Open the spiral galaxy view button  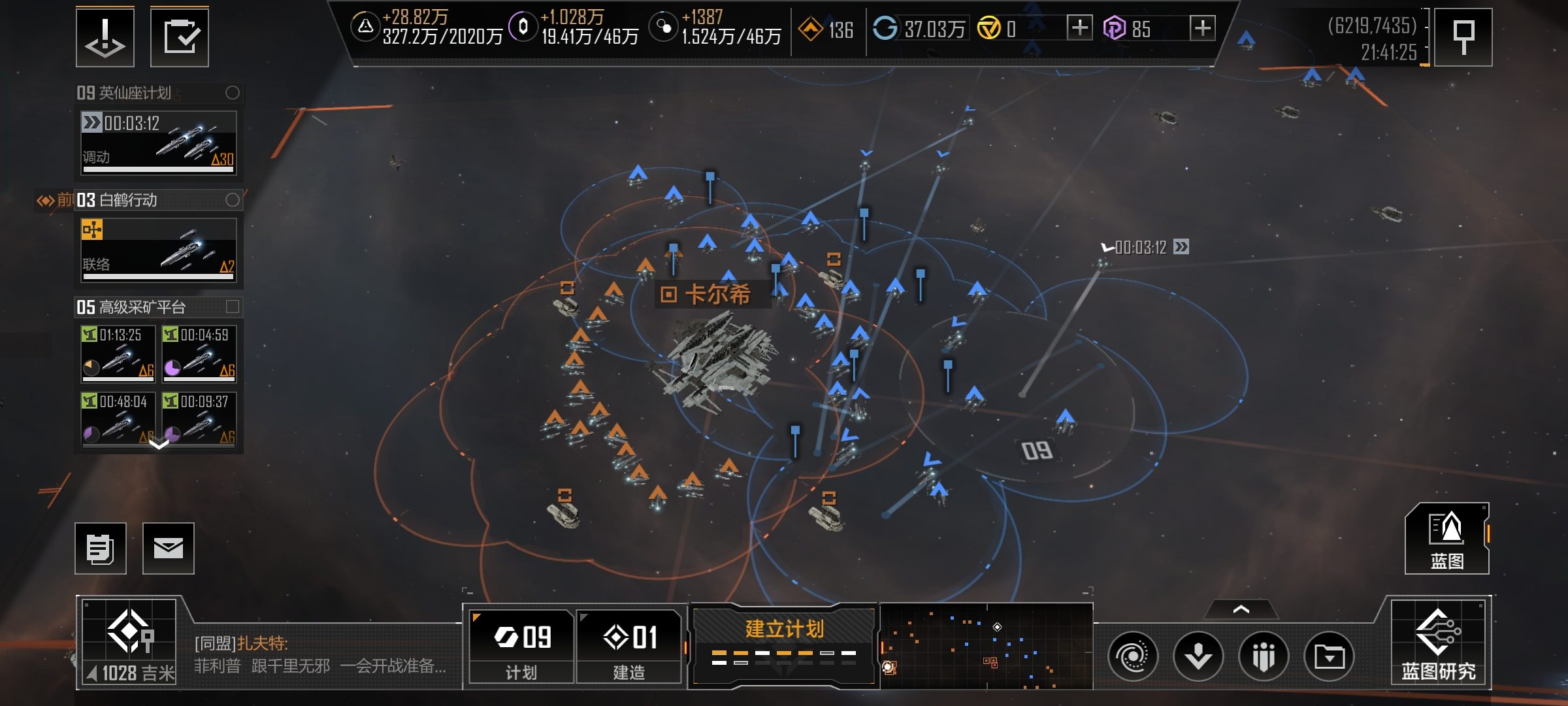pos(1132,656)
